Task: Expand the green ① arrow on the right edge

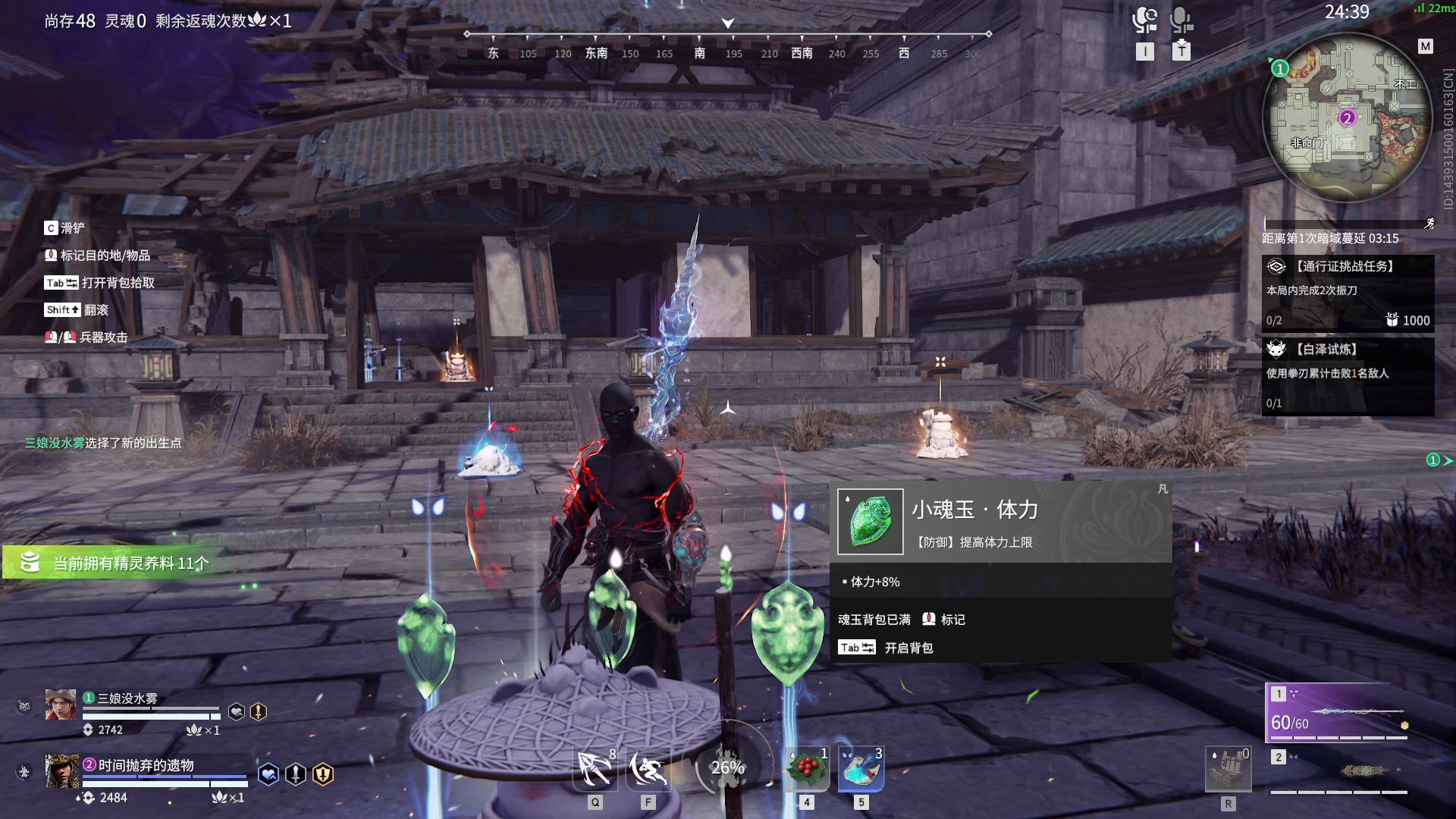Action: click(1439, 458)
